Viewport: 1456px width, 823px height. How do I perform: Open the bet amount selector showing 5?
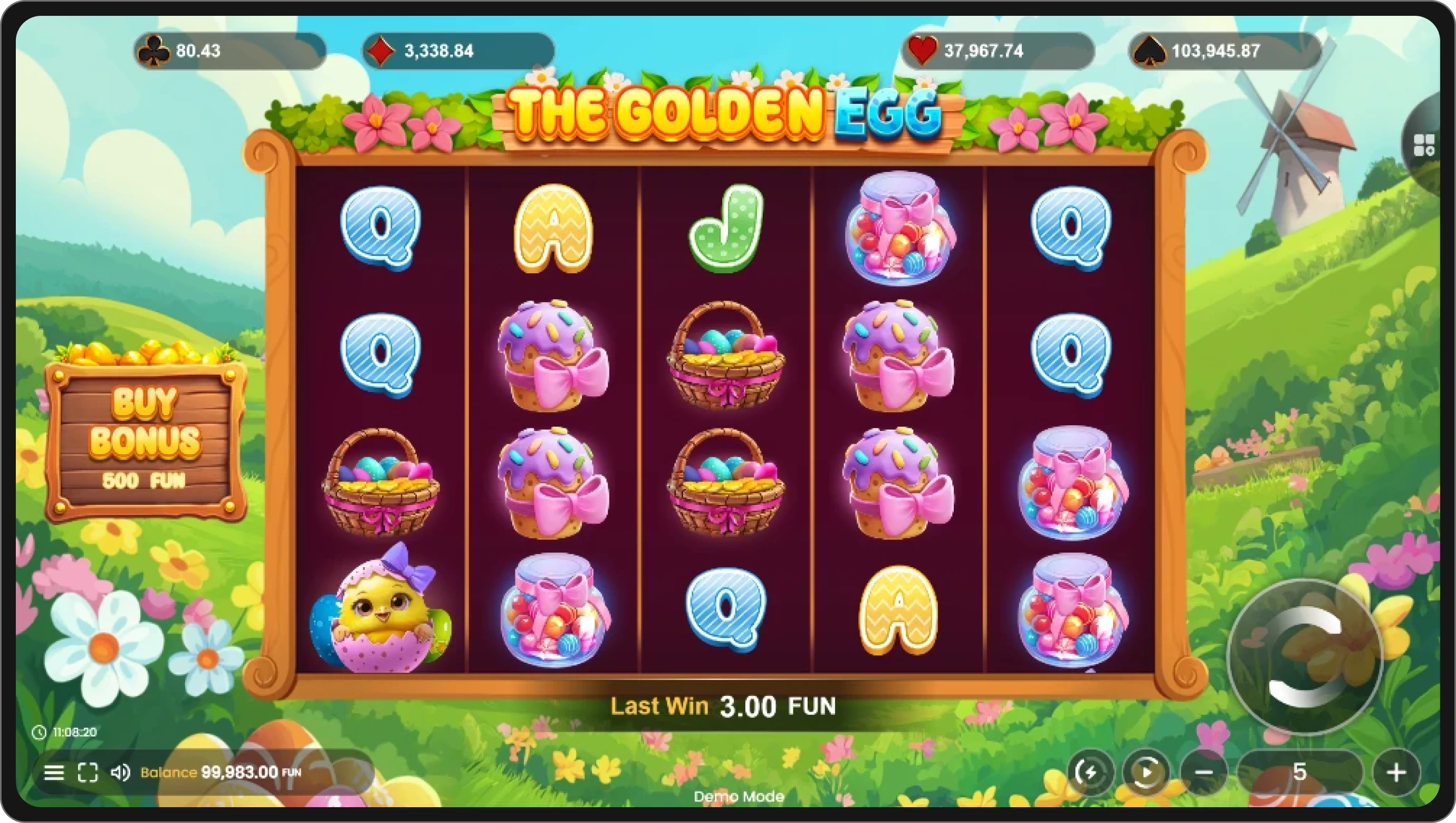pyautogui.click(x=1300, y=772)
